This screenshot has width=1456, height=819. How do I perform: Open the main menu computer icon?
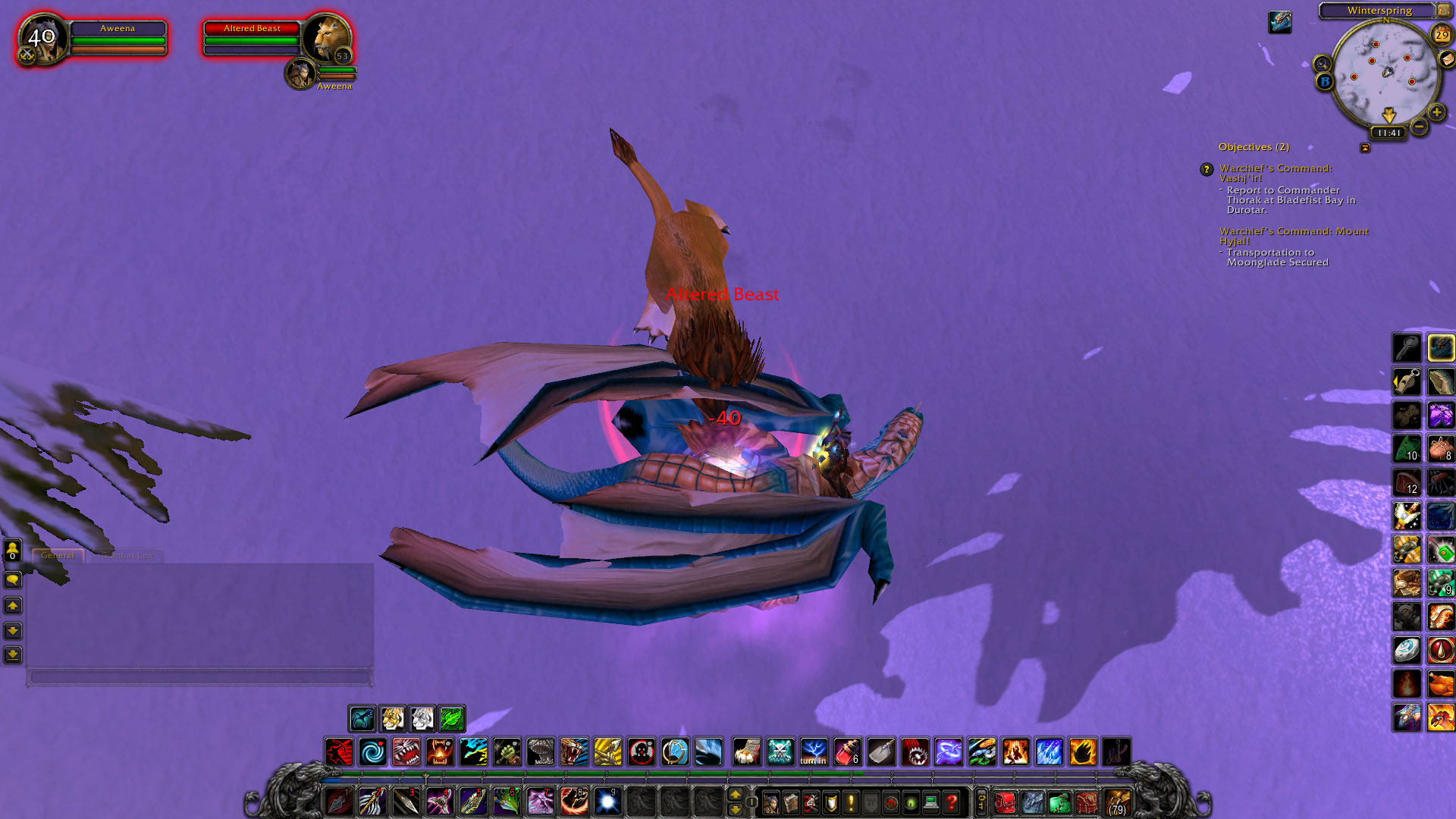click(929, 802)
